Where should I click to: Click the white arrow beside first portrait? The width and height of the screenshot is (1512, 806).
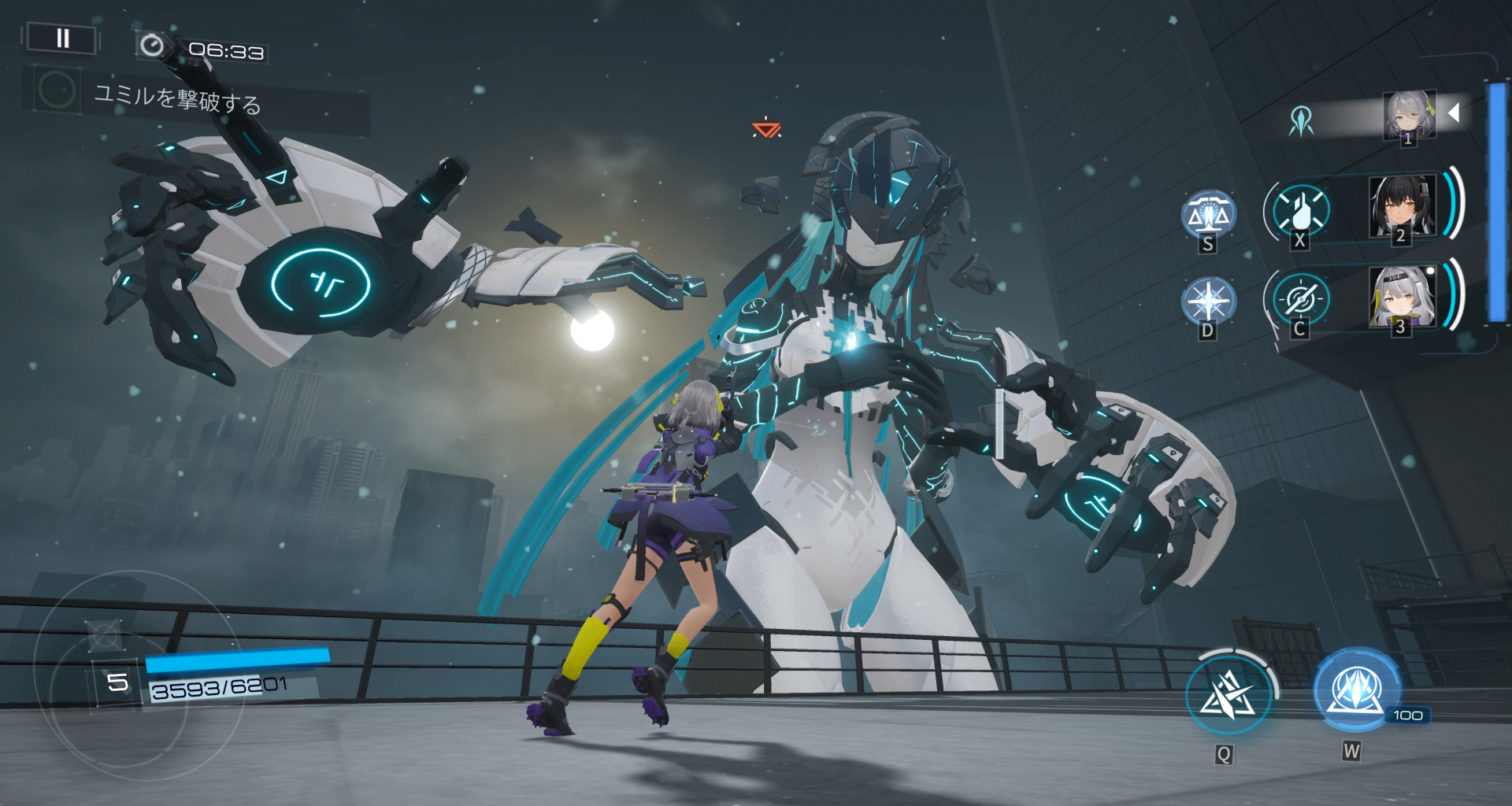click(x=1455, y=113)
